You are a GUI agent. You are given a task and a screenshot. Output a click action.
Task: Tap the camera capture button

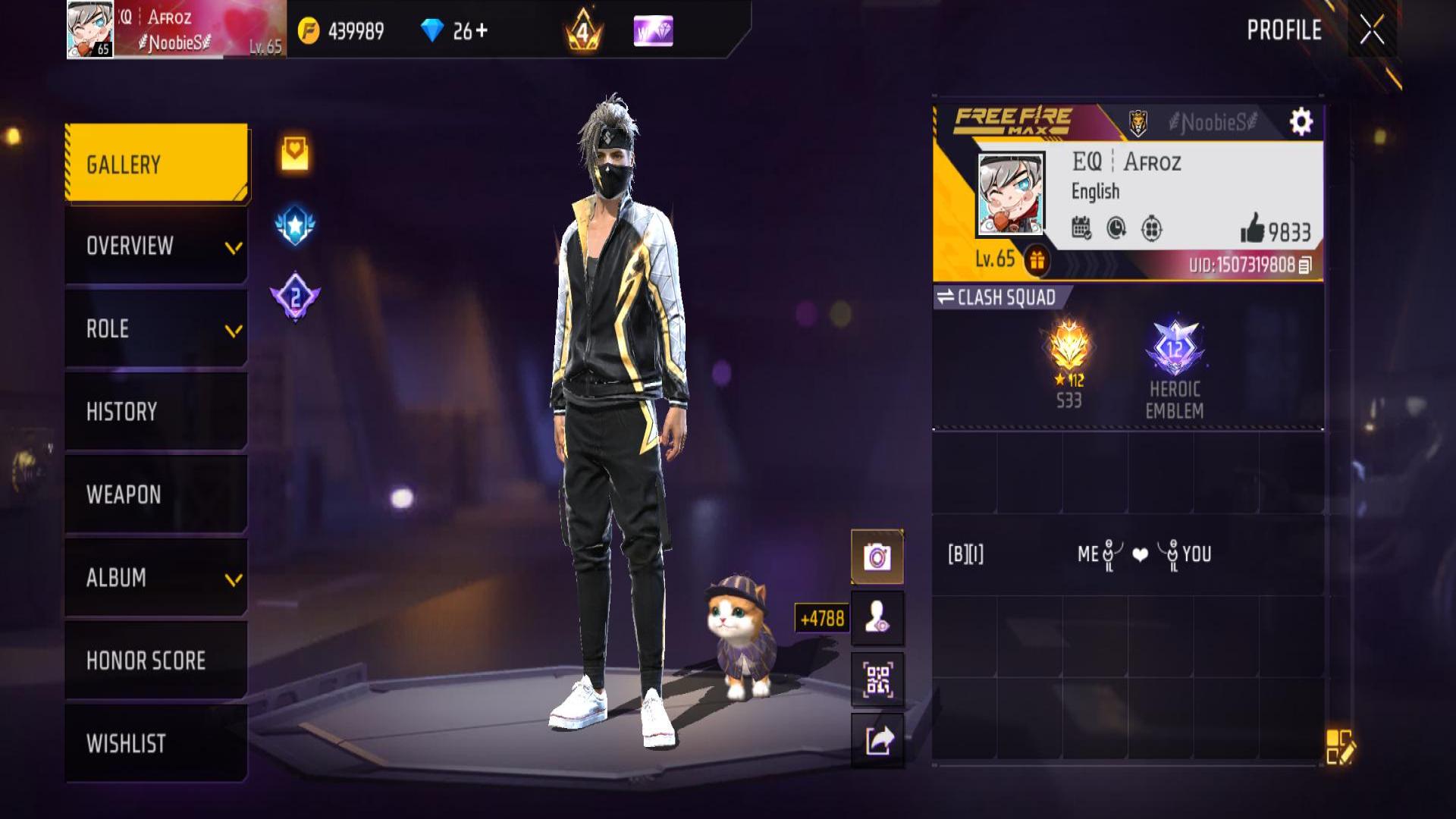pyautogui.click(x=877, y=557)
